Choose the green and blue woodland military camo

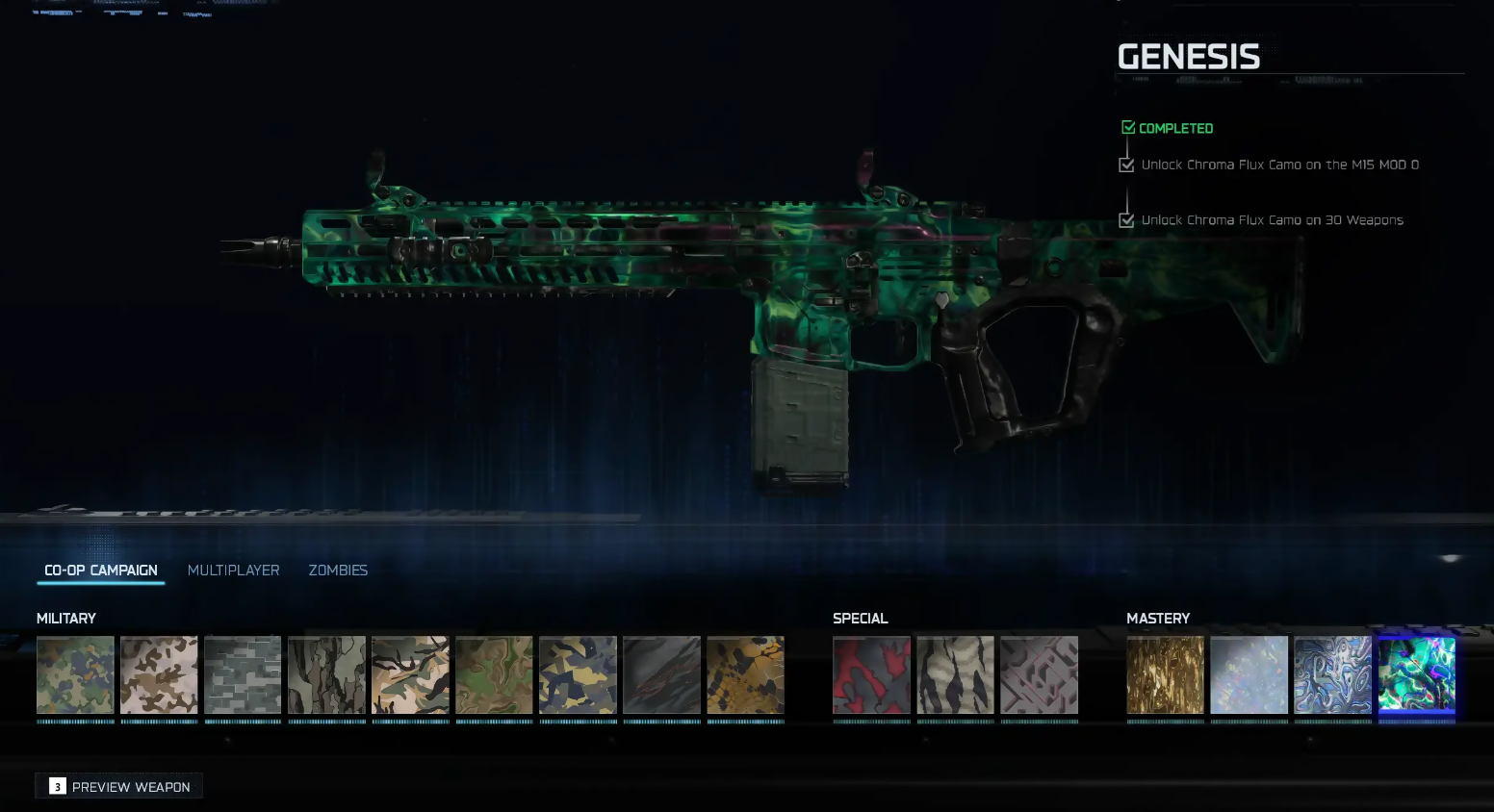tap(75, 674)
